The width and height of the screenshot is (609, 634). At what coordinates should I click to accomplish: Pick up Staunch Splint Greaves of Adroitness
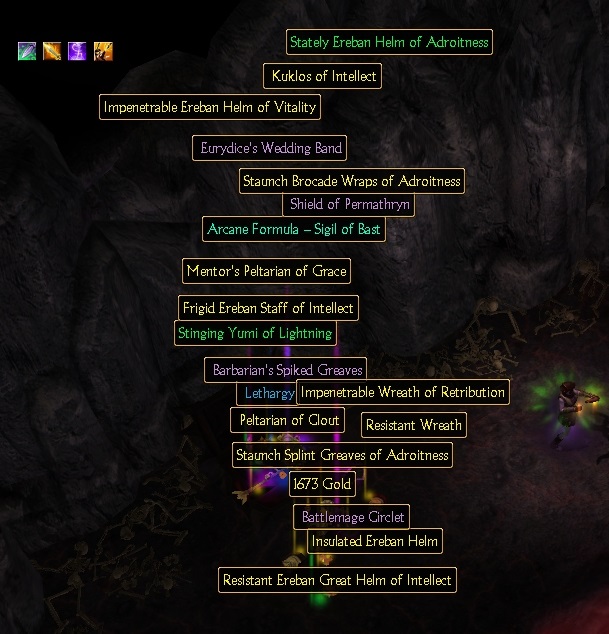[342, 455]
